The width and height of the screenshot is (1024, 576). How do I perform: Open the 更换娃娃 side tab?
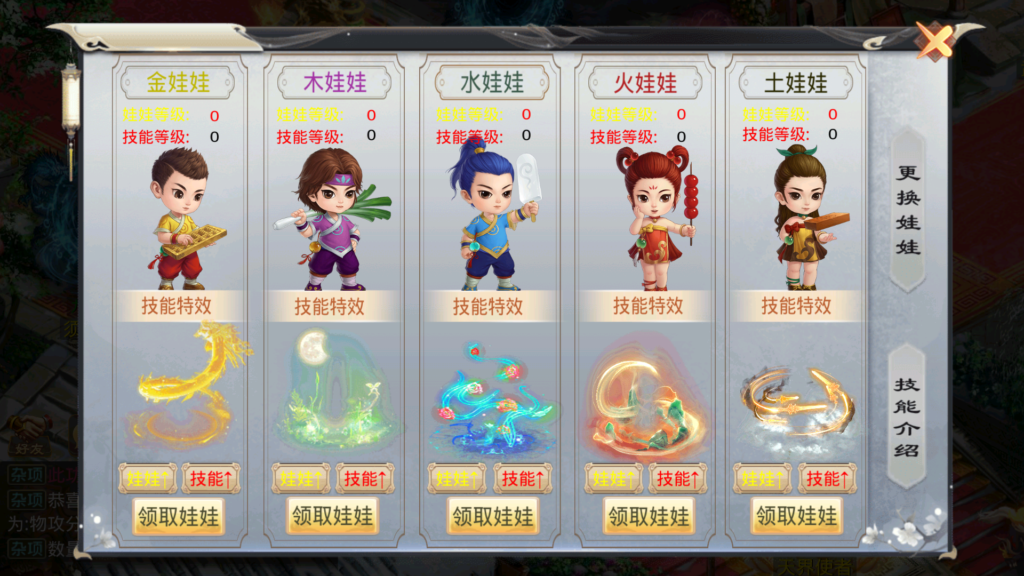pos(908,209)
